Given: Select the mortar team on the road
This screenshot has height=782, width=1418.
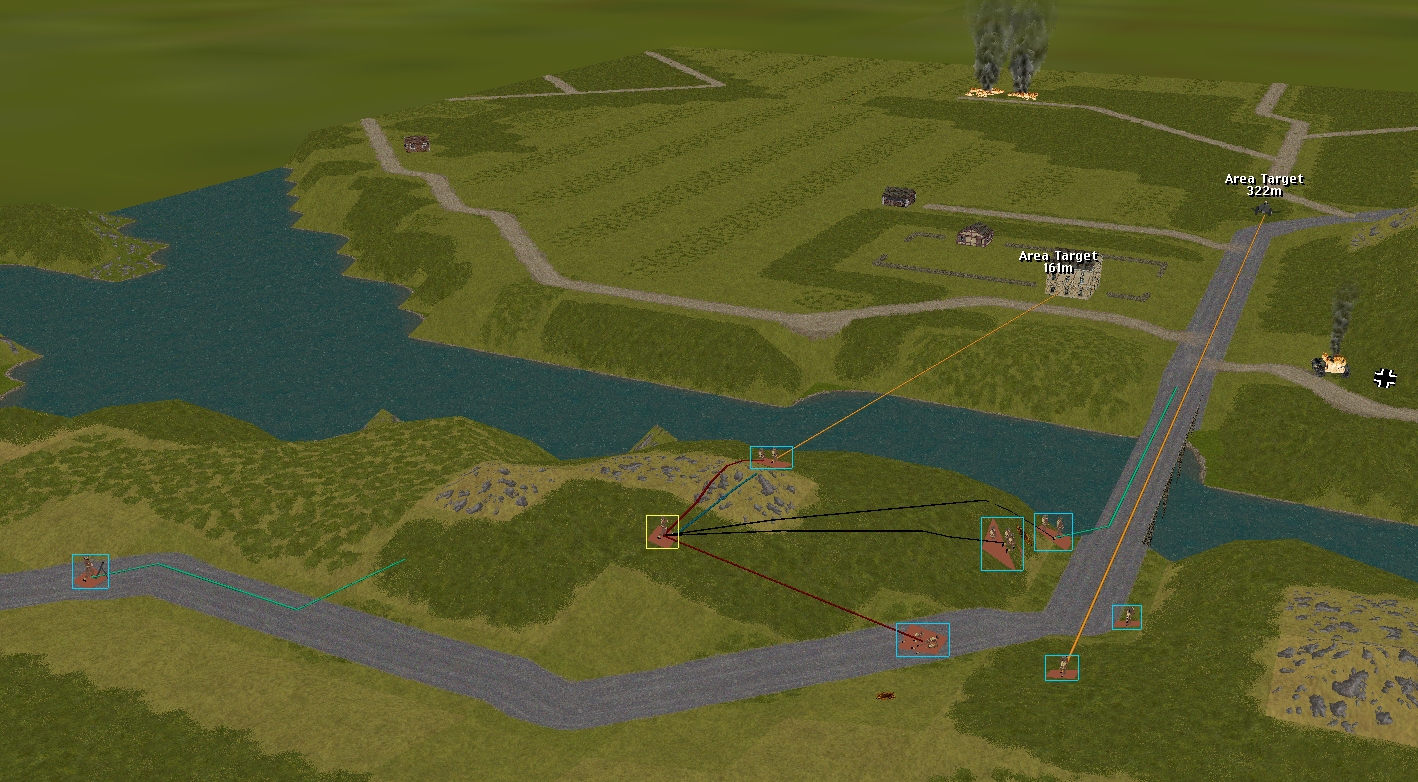Looking at the screenshot, I should click(90, 571).
